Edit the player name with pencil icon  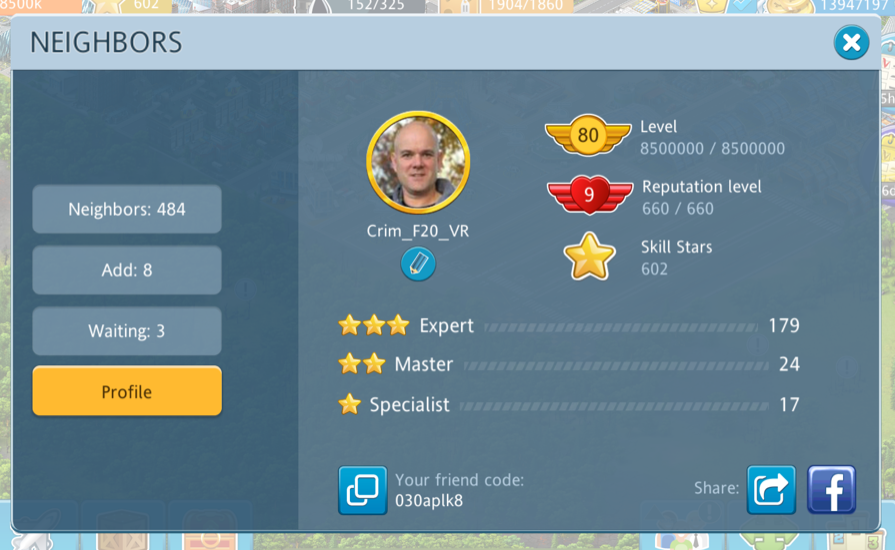418,264
